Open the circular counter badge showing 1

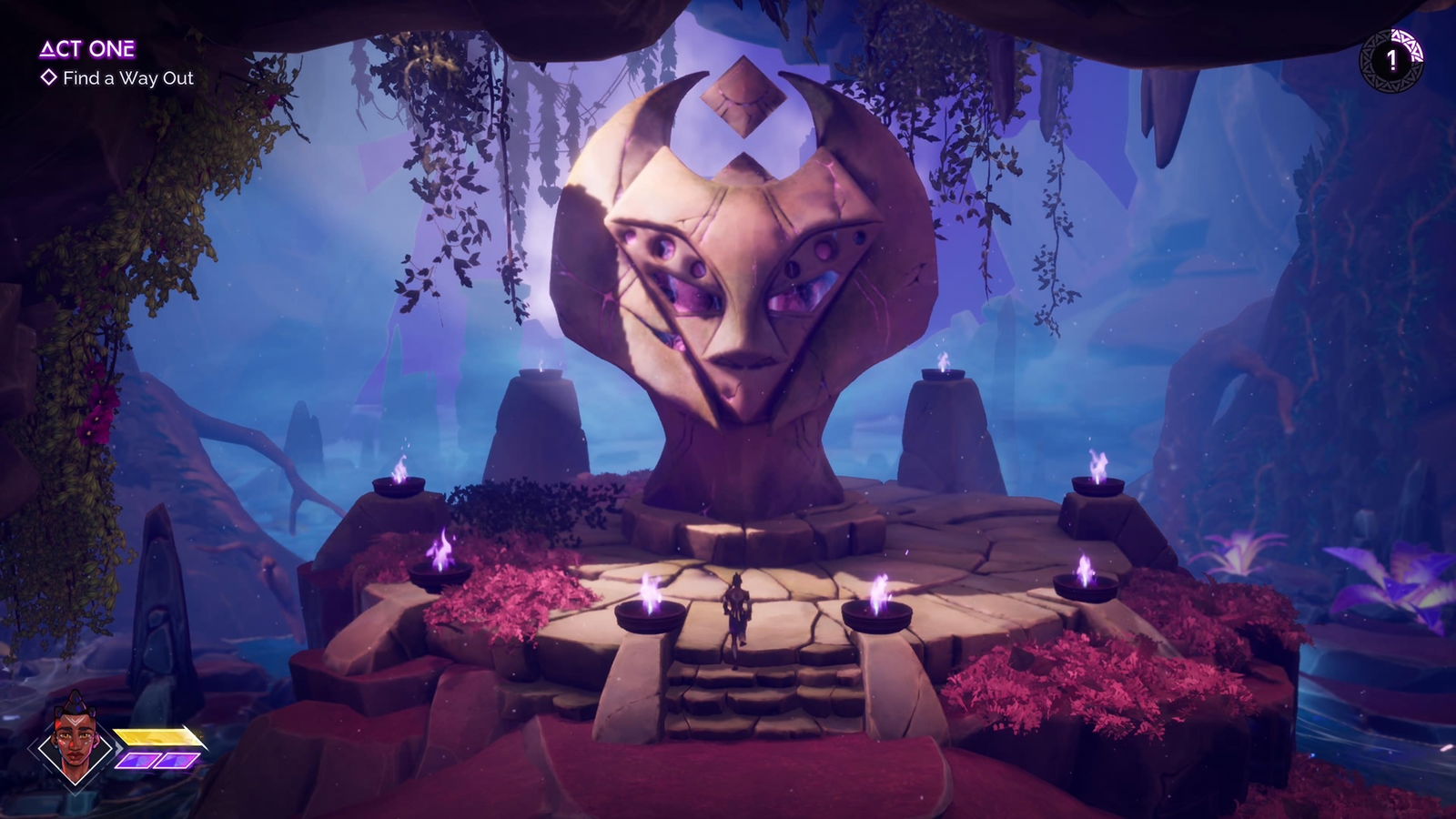[1390, 59]
